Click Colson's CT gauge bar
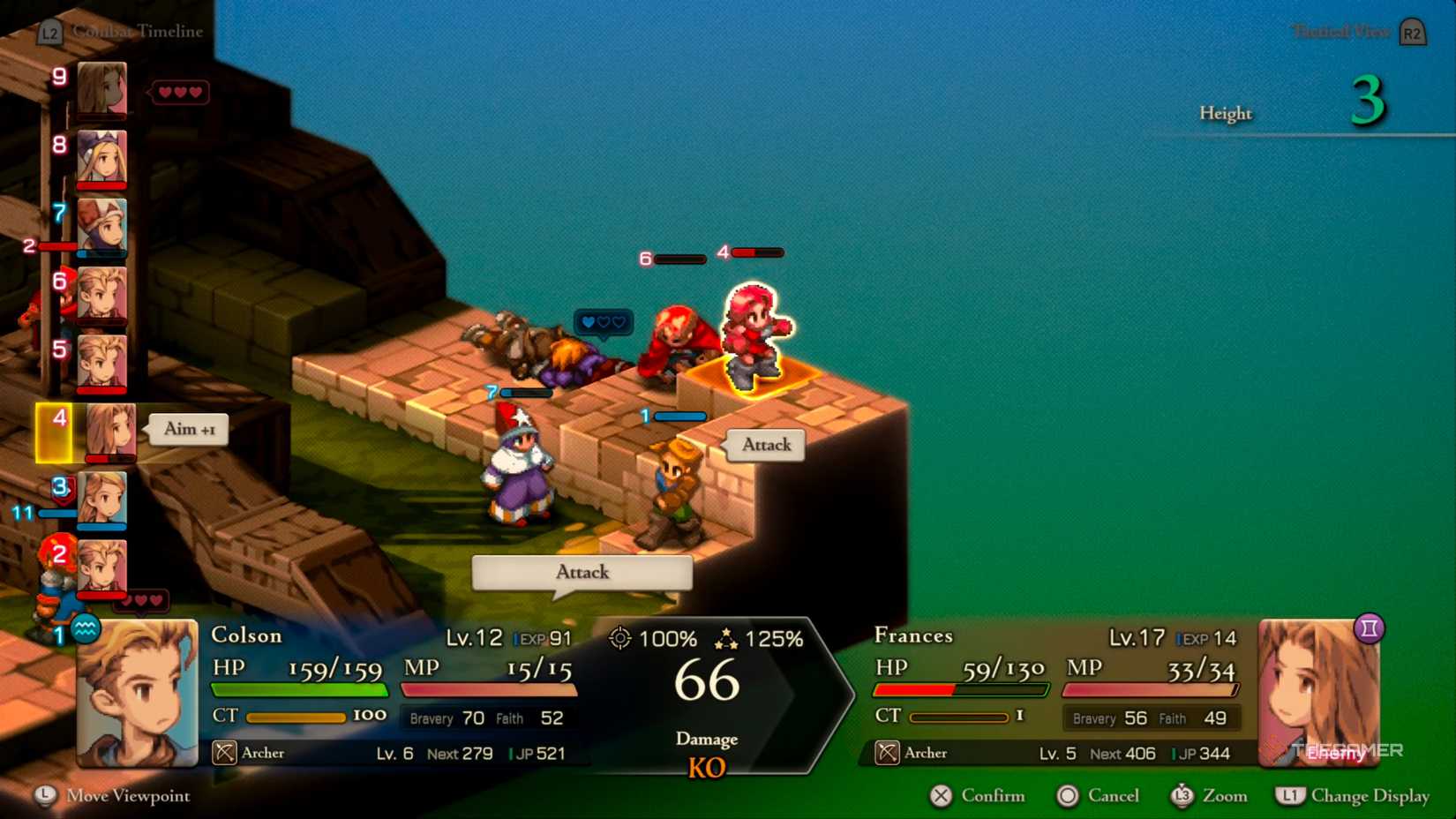Viewport: 1456px width, 819px height. (298, 717)
